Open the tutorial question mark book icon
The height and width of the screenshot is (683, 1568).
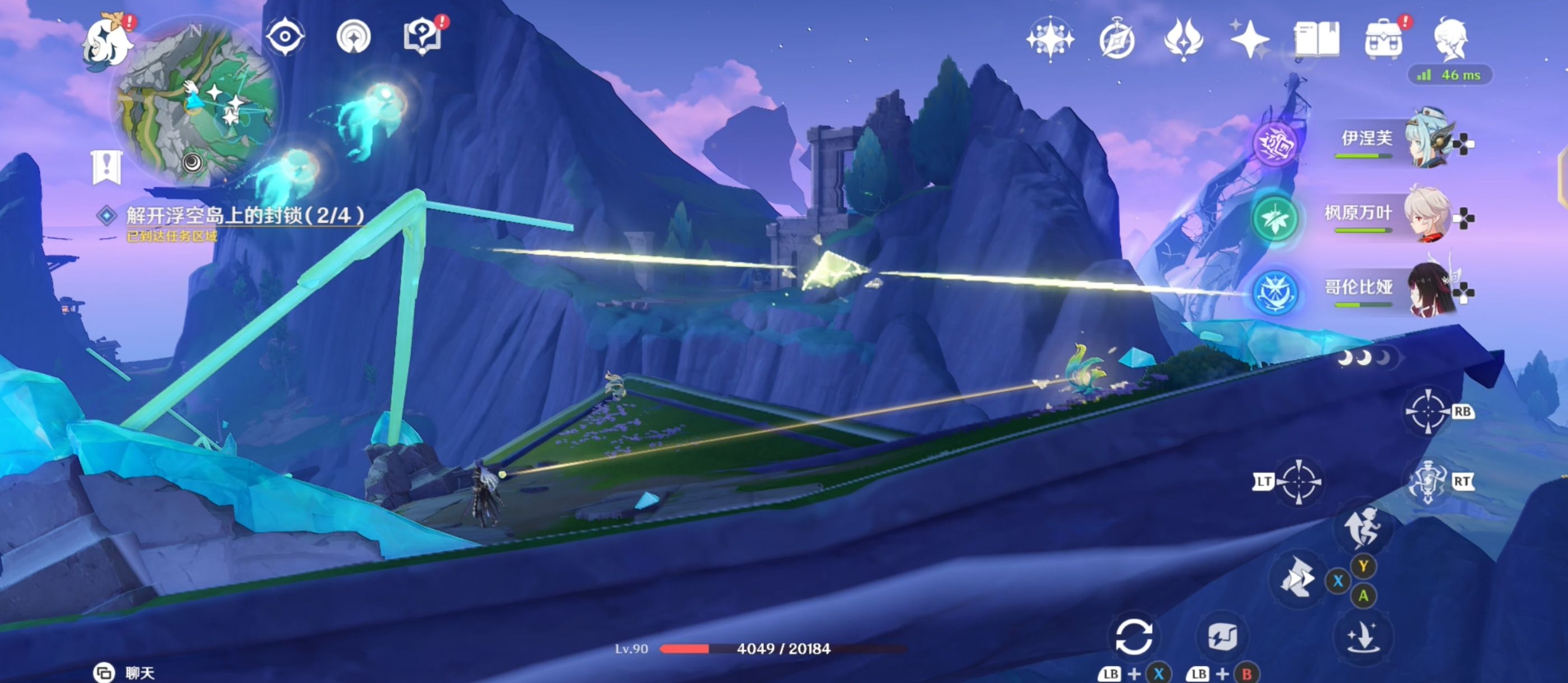tap(422, 36)
